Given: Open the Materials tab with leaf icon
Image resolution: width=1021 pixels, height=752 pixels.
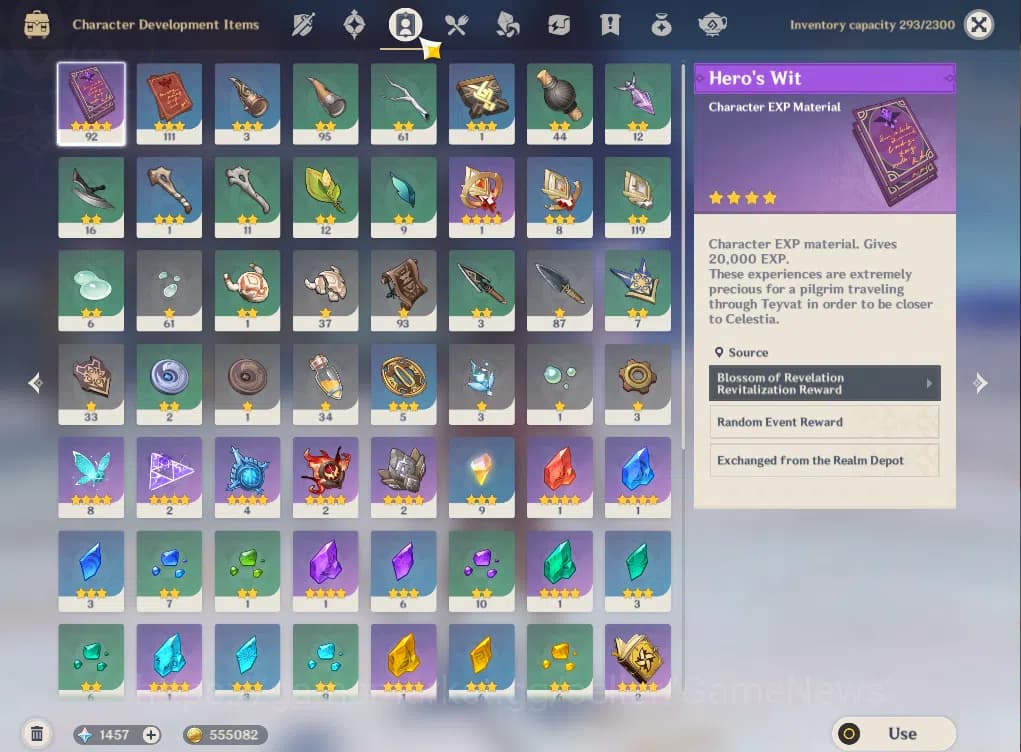Looking at the screenshot, I should pyautogui.click(x=508, y=25).
